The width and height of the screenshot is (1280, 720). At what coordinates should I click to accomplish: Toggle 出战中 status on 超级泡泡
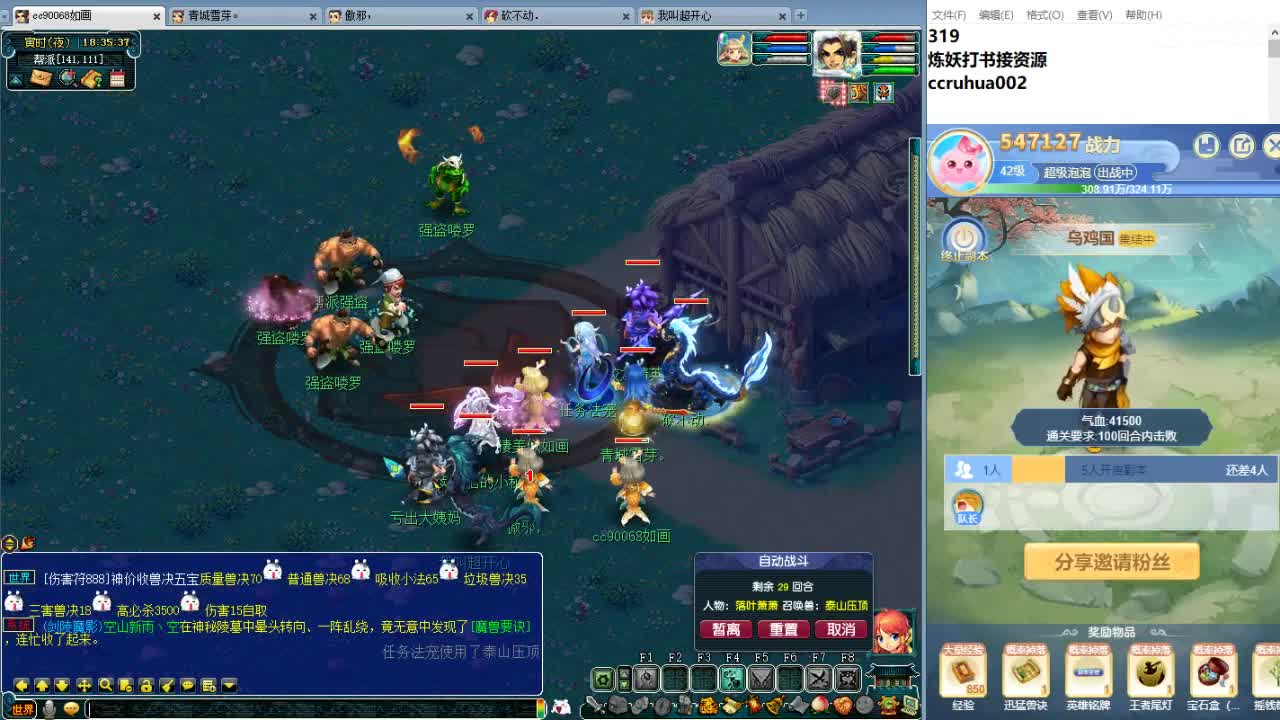pos(1116,172)
